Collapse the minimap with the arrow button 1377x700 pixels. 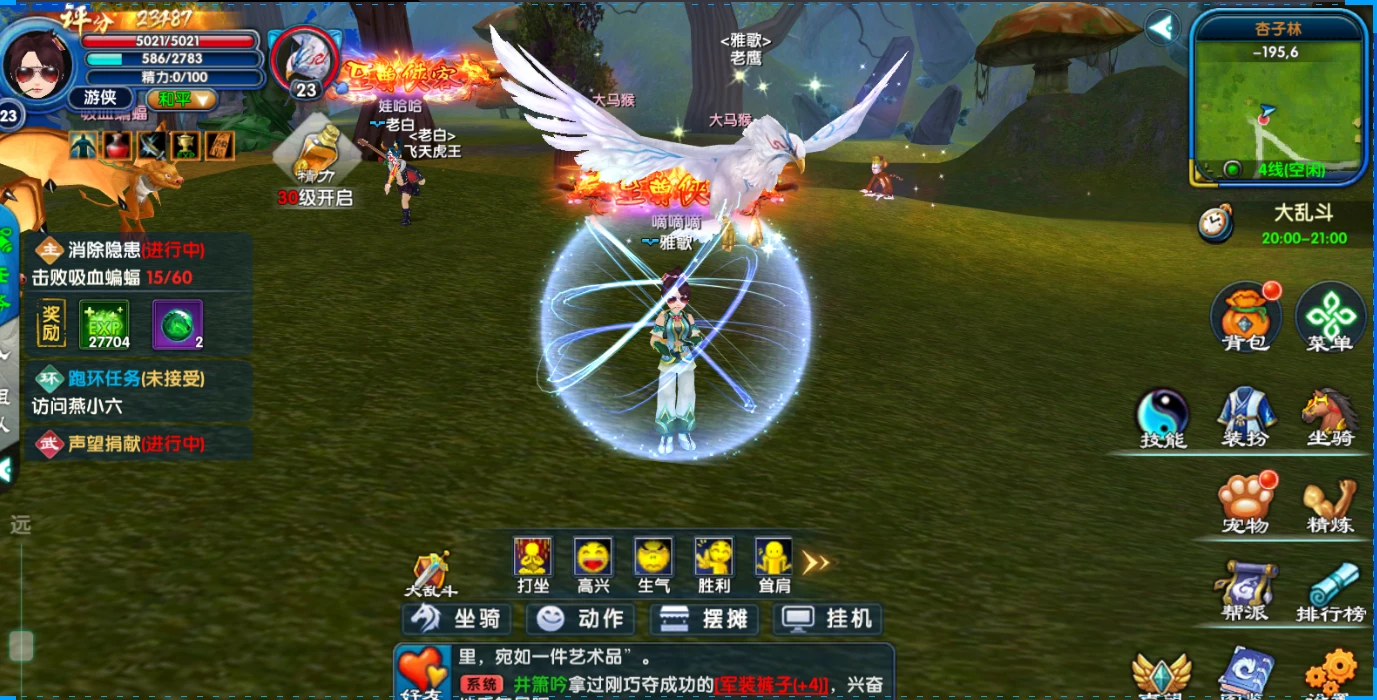(1162, 28)
